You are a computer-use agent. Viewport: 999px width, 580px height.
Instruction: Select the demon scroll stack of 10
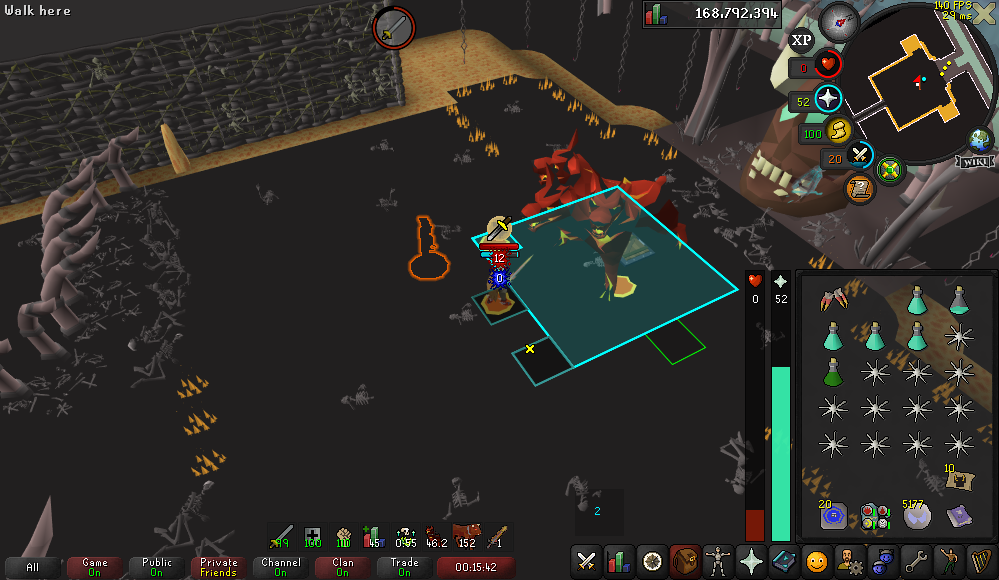[x=958, y=478]
